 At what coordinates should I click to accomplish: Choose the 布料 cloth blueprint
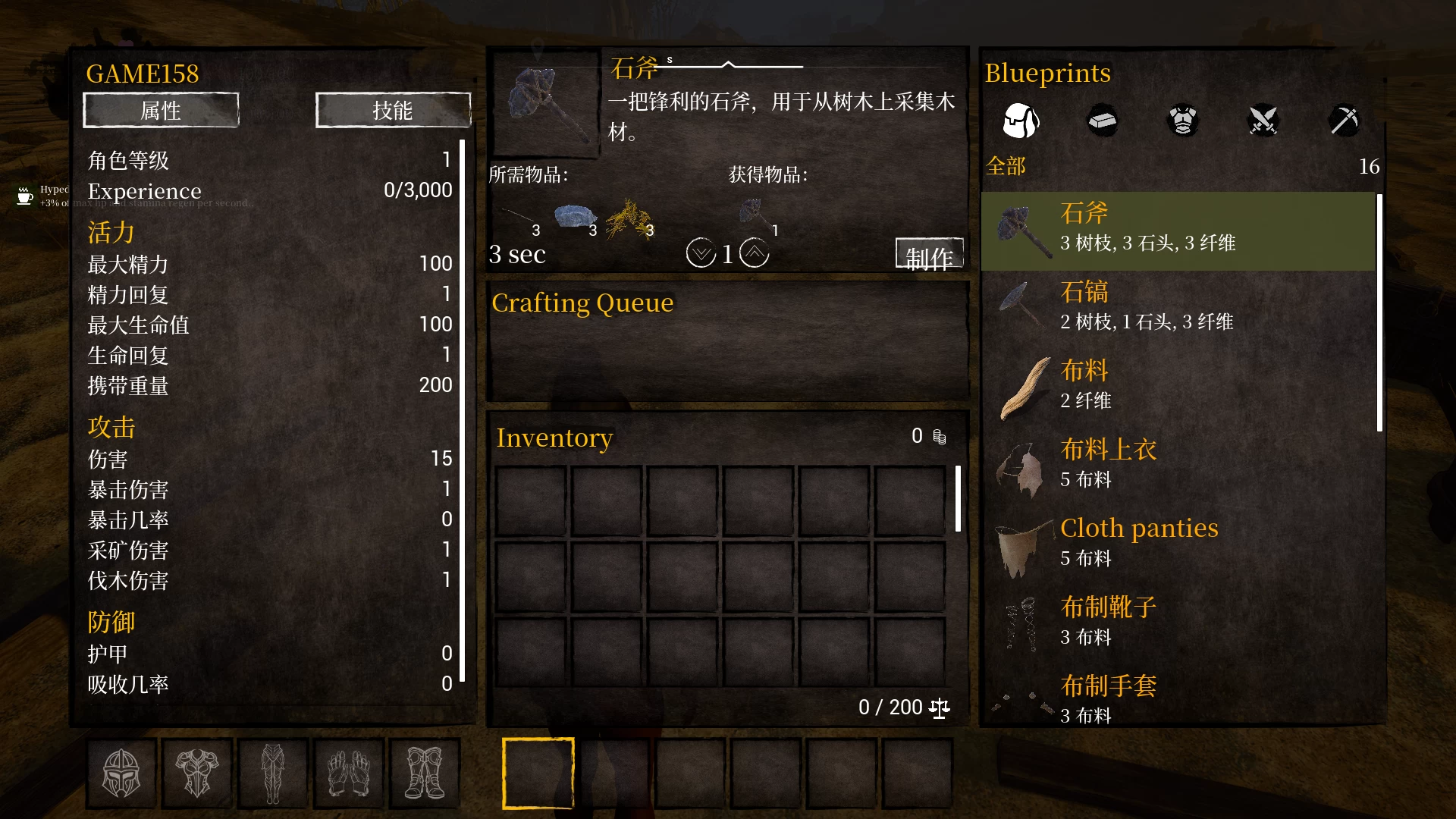click(x=1178, y=387)
